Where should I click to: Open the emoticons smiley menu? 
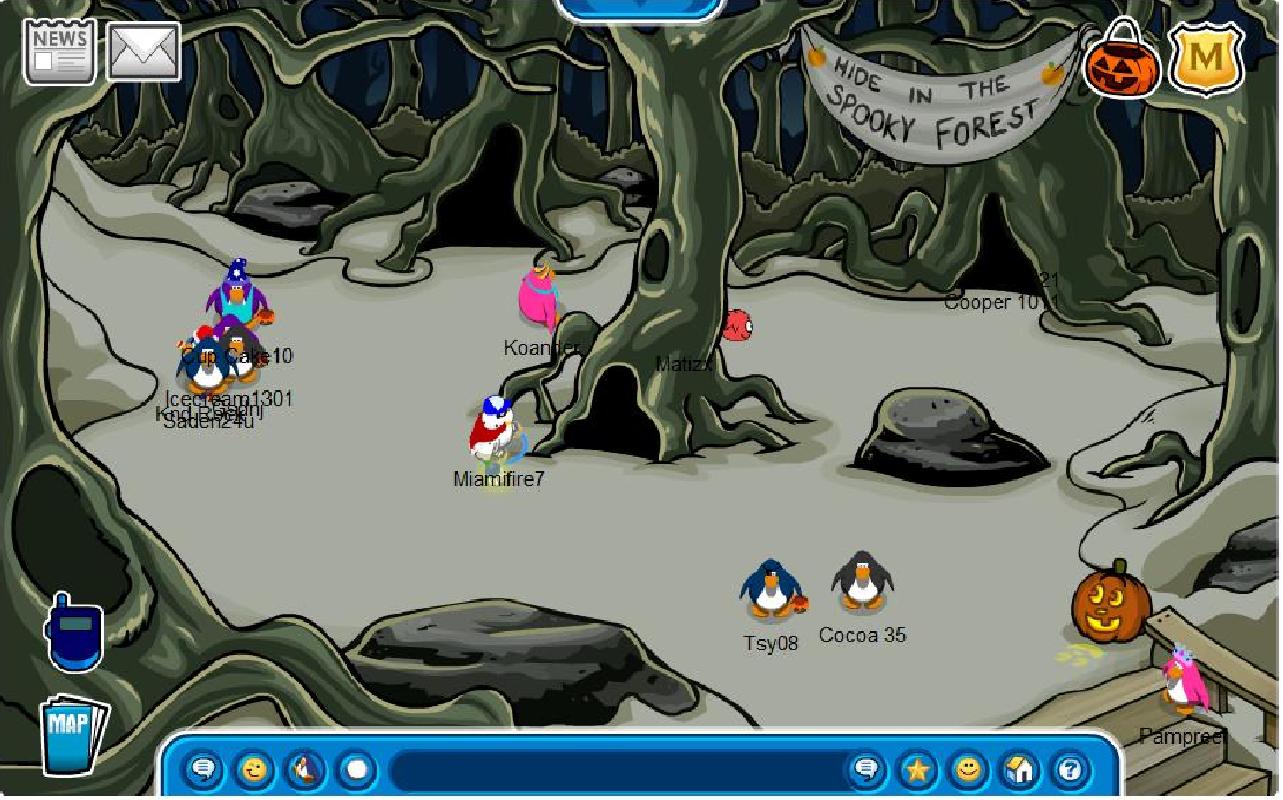tap(253, 770)
